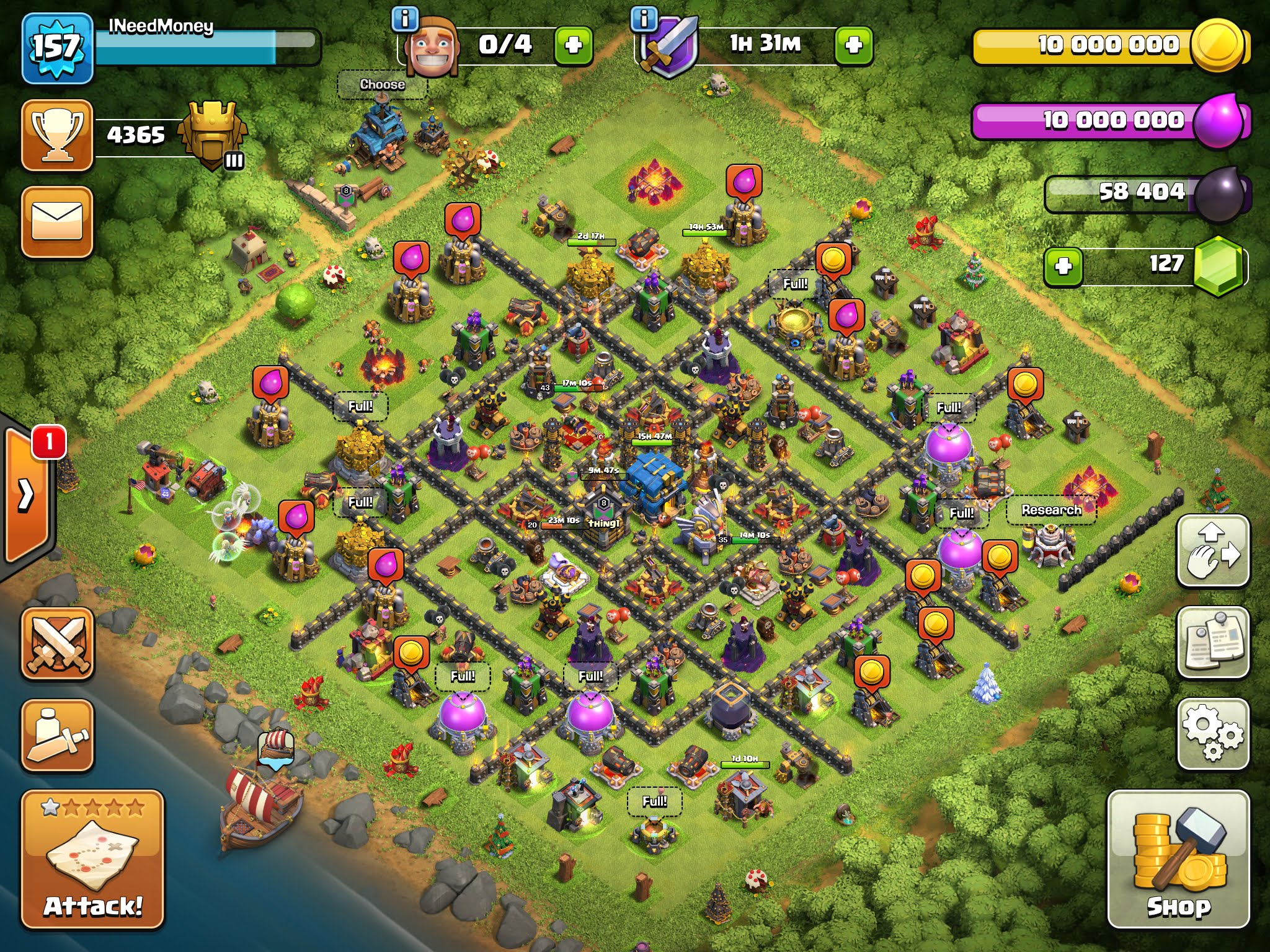Open the mail inbox envelope
The width and height of the screenshot is (1270, 952).
(x=57, y=221)
